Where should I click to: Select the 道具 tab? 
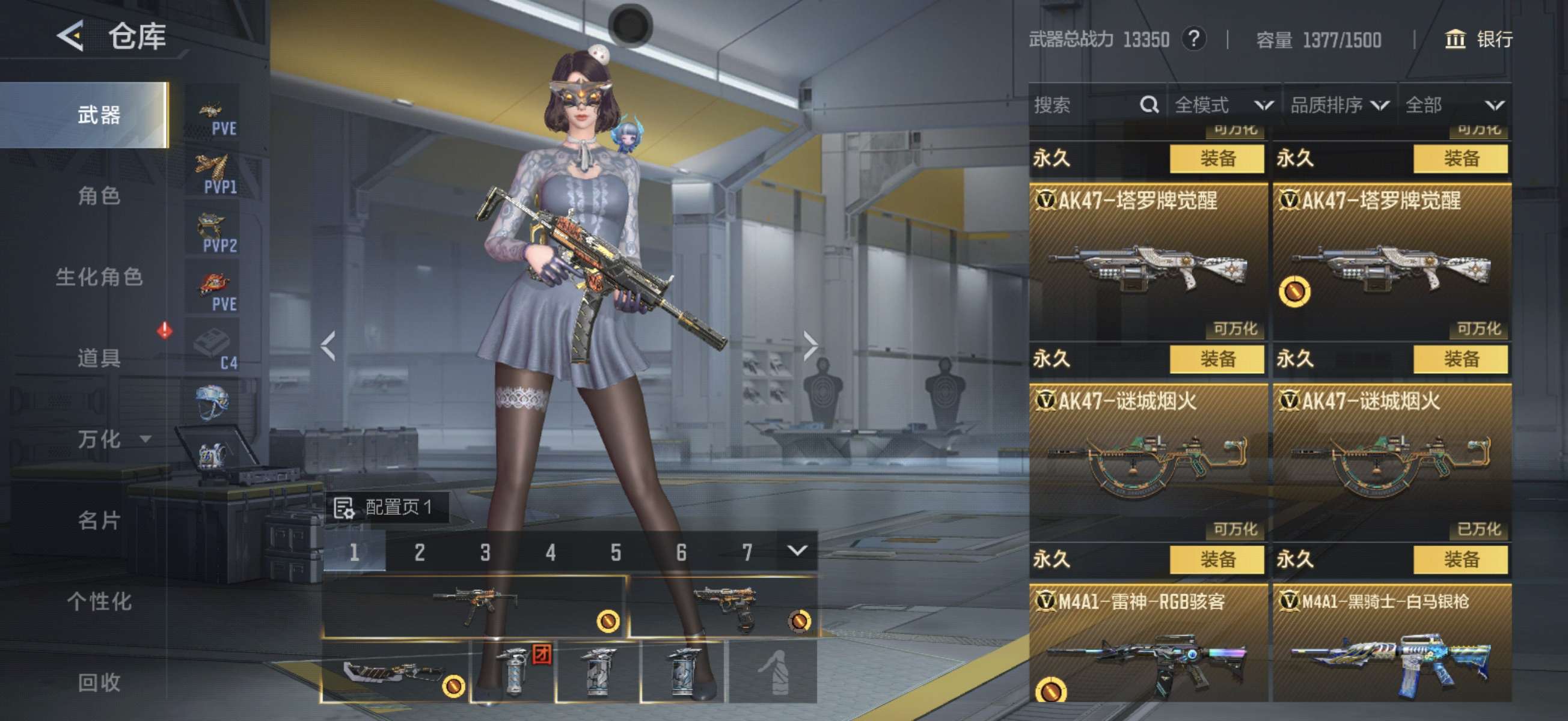[x=99, y=357]
